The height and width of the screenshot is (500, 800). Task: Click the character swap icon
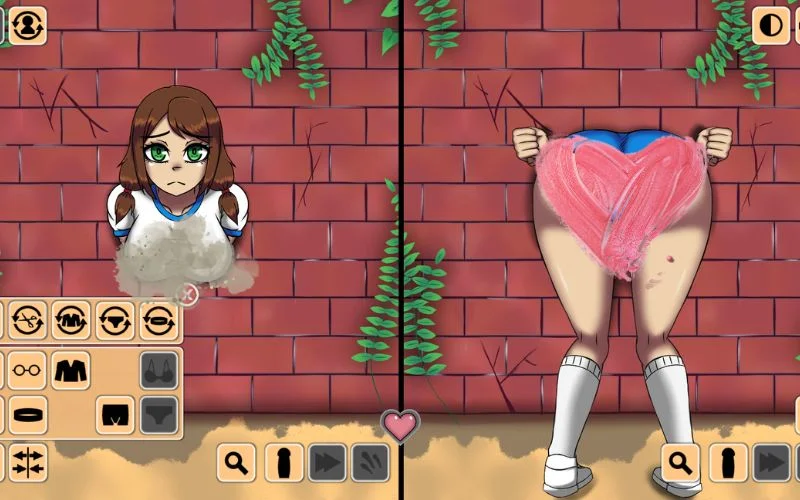28,25
